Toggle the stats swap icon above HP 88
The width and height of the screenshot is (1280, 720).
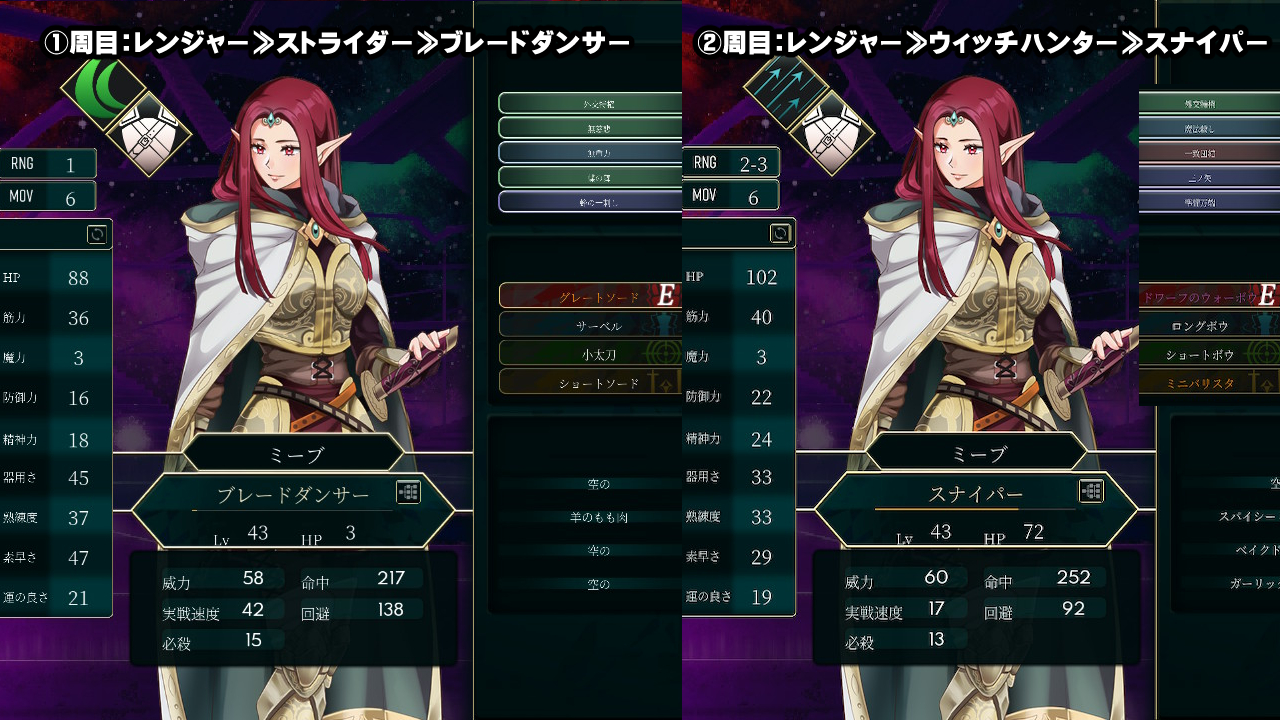tap(97, 234)
